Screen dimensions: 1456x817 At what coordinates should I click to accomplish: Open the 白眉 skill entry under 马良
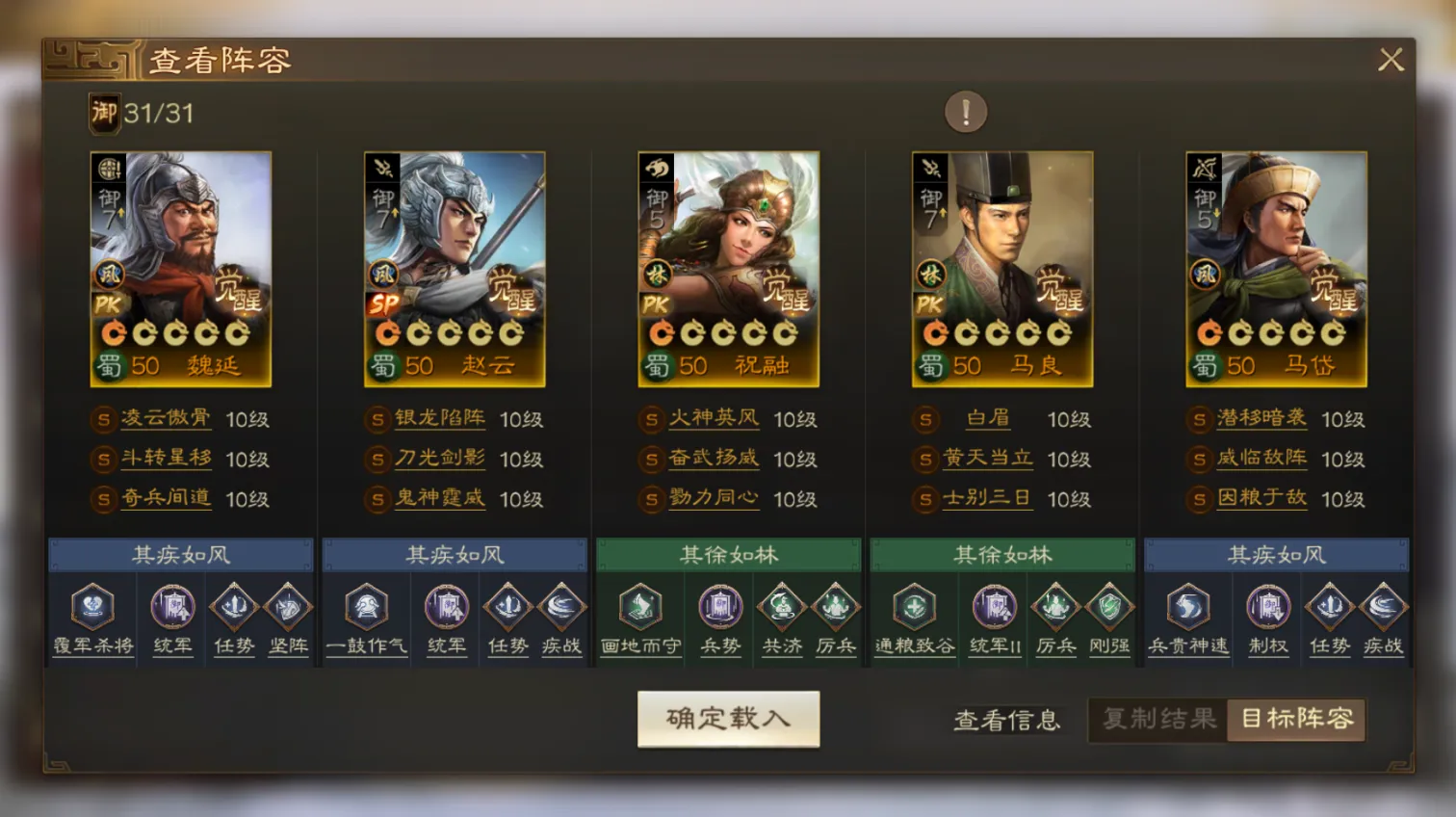click(x=989, y=419)
